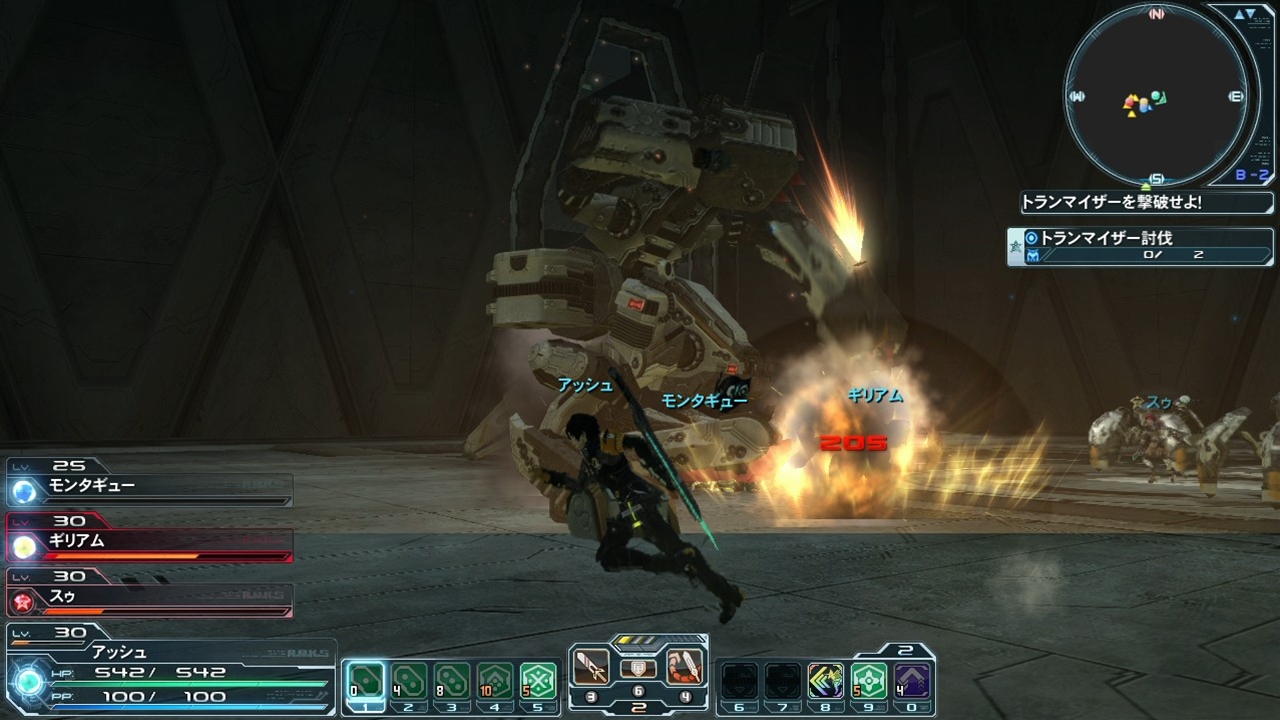The height and width of the screenshot is (720, 1280).
Task: Select party member スゥ in the party list
Action: 150,598
